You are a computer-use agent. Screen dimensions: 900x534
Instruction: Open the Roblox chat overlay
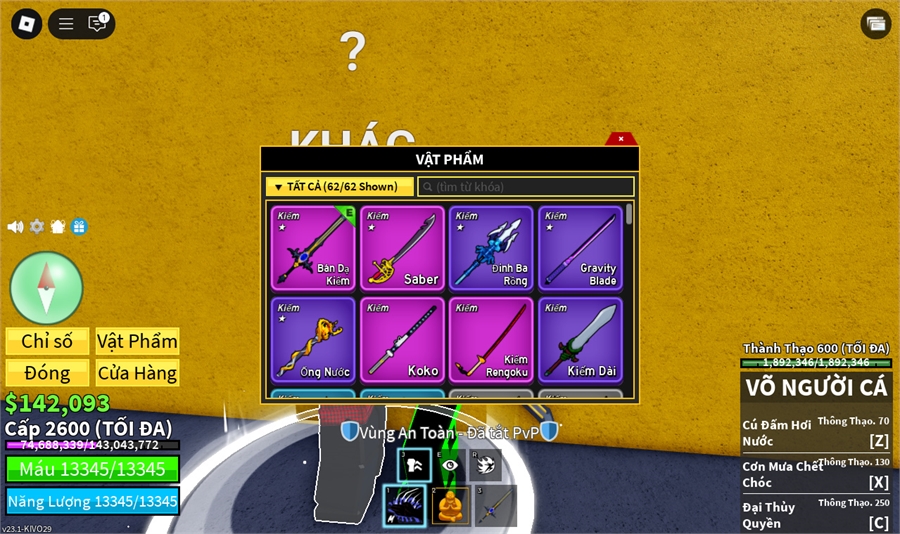pos(97,23)
